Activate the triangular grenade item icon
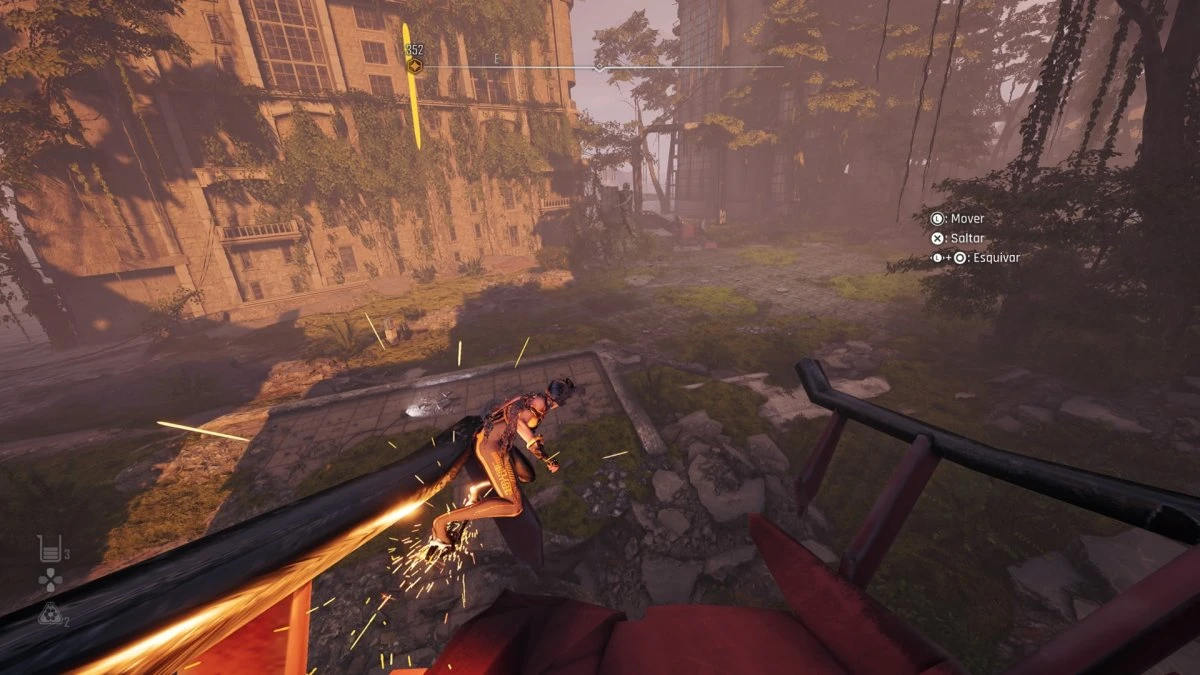Image resolution: width=1200 pixels, height=675 pixels. point(48,615)
